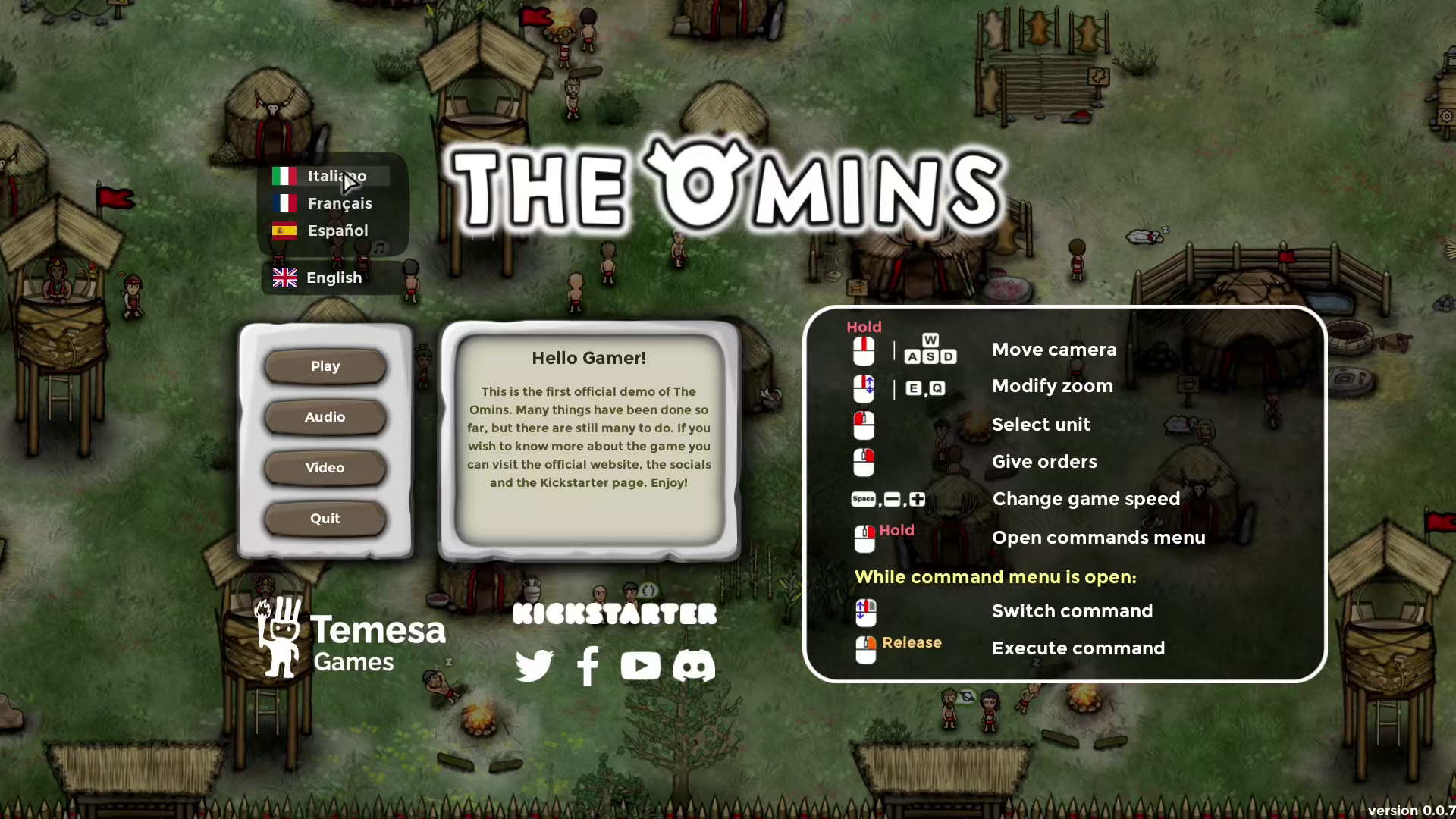Click the French flag icon
The image size is (1456, 819).
pyautogui.click(x=284, y=203)
